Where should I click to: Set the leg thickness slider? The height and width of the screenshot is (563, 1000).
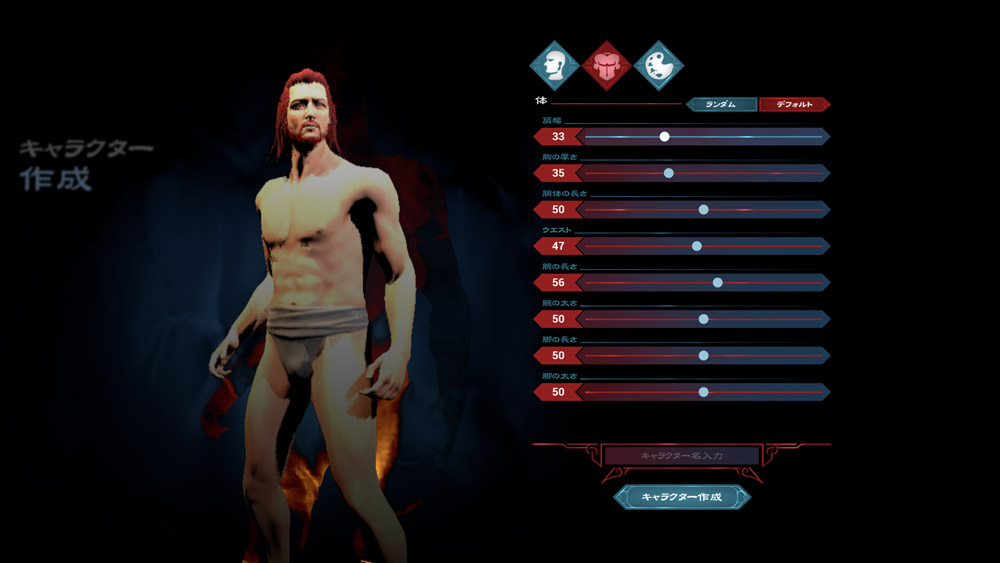pos(703,392)
